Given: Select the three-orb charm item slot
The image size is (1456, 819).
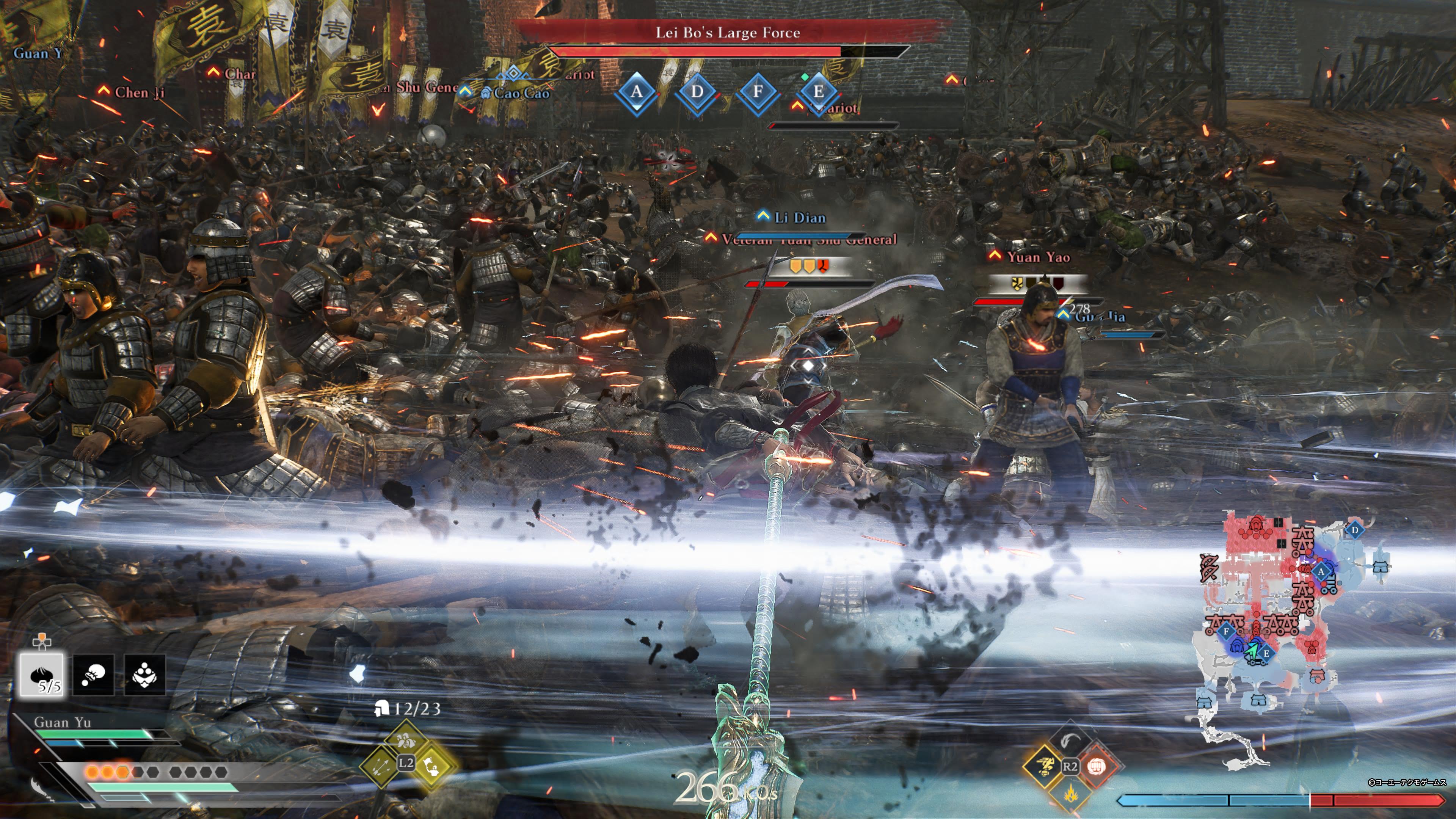Looking at the screenshot, I should 145,674.
